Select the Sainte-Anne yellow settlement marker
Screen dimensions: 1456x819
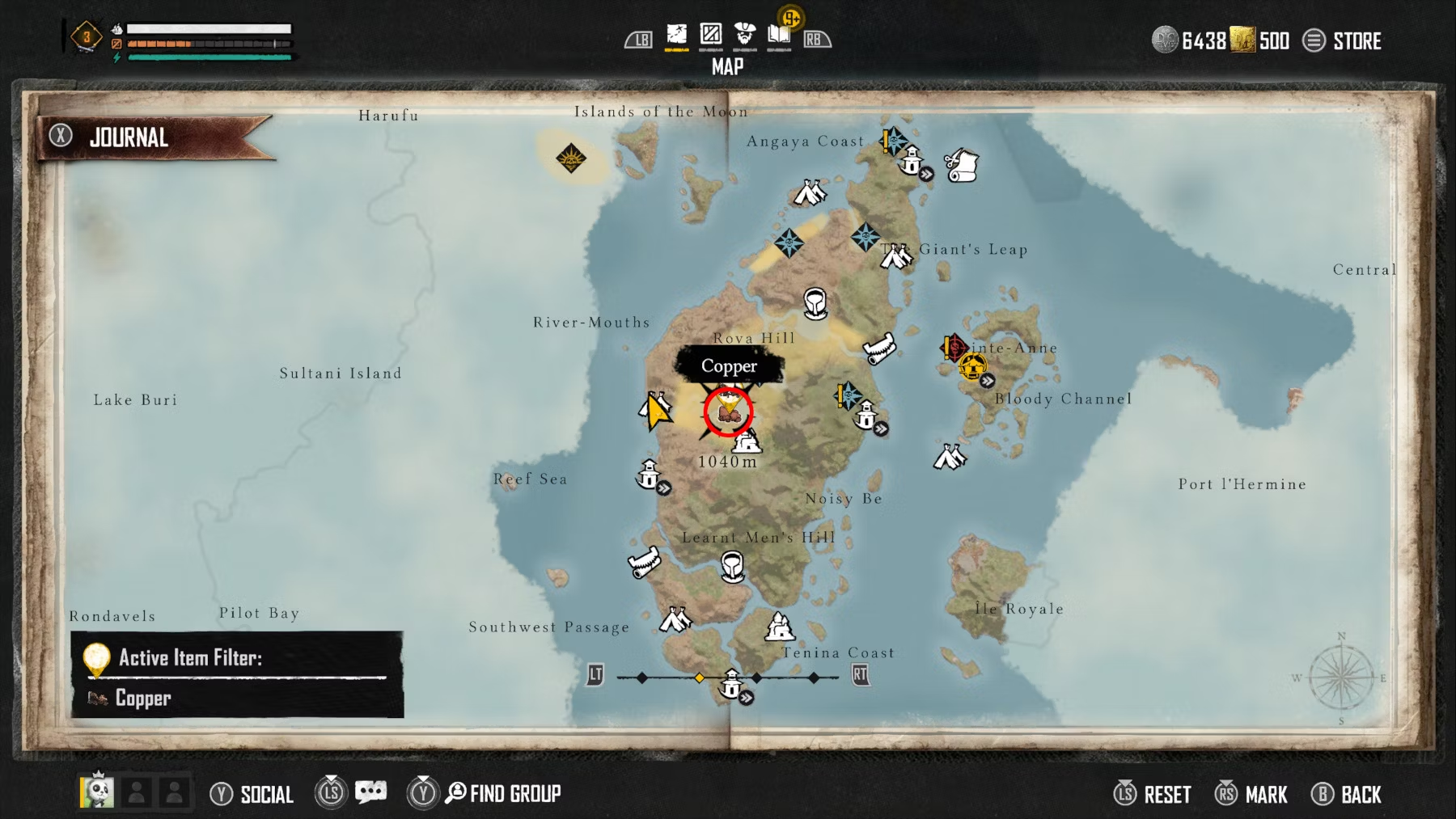(972, 367)
